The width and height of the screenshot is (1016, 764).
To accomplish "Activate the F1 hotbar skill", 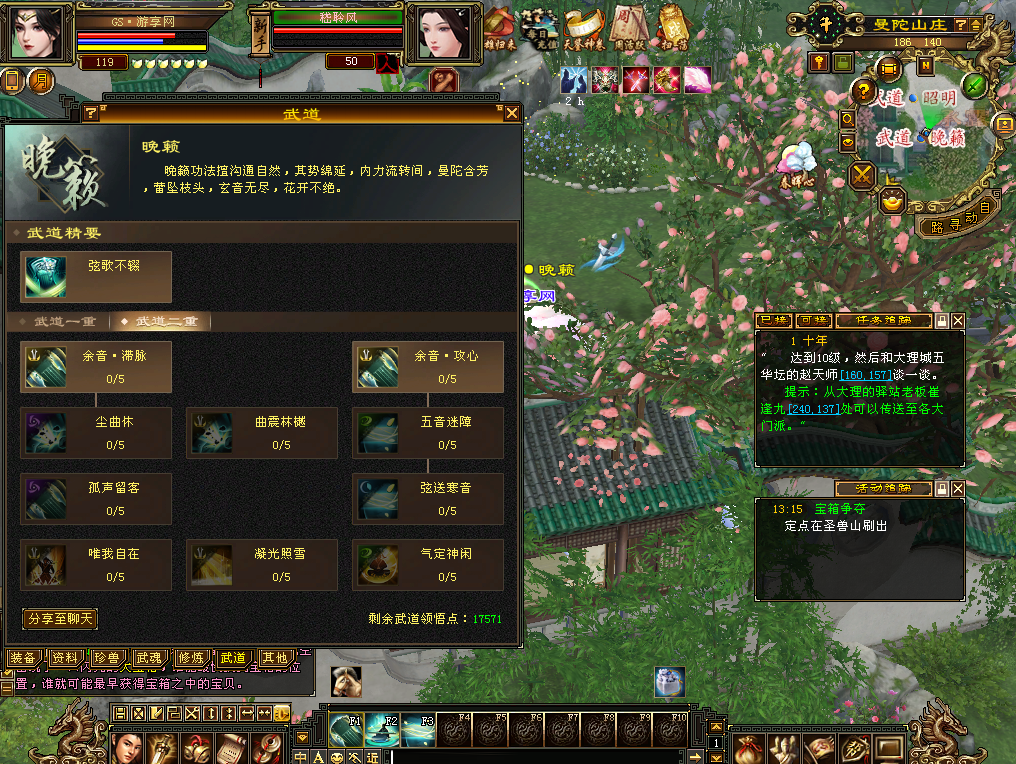I will (346, 730).
